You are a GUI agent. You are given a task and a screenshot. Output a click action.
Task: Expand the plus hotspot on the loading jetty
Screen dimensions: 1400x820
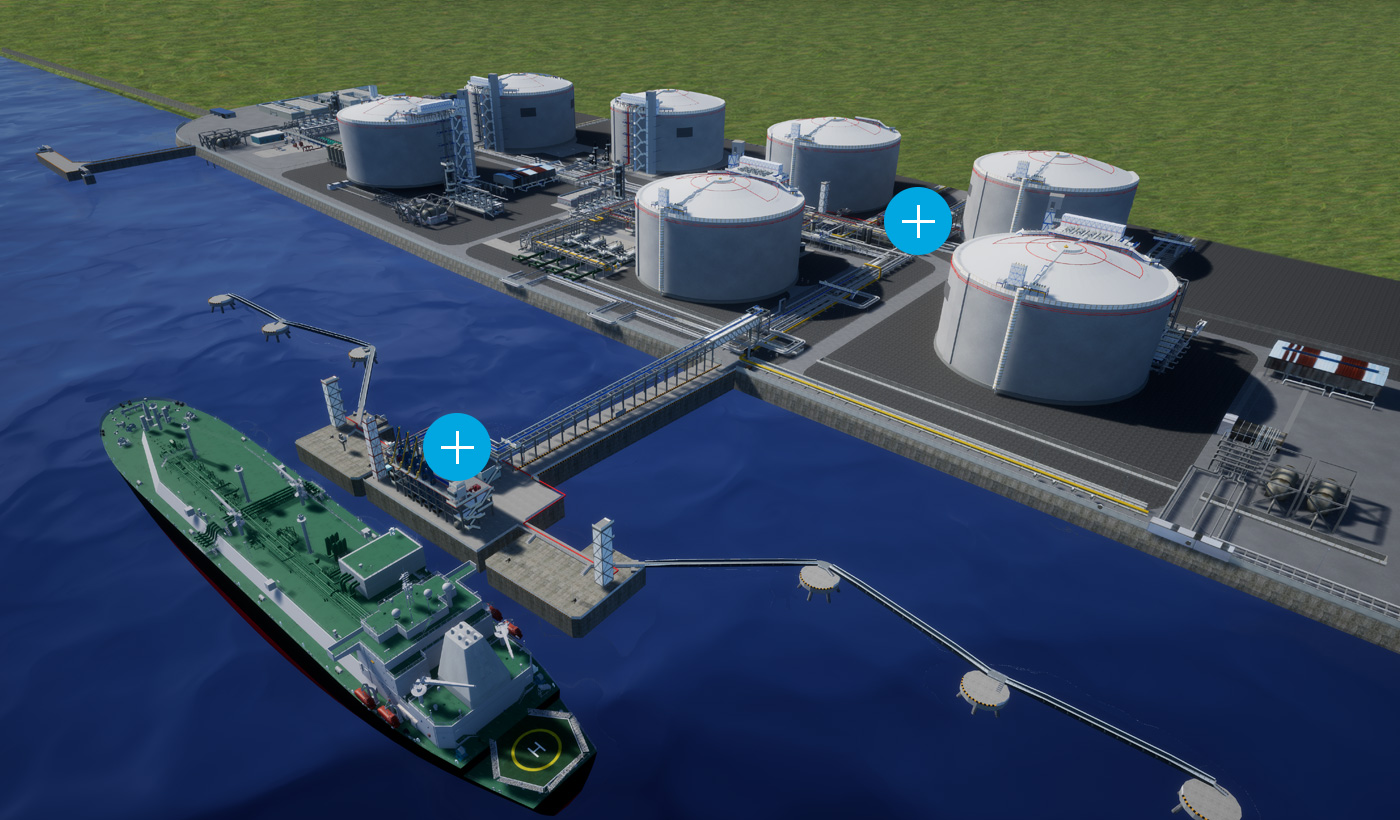457,447
